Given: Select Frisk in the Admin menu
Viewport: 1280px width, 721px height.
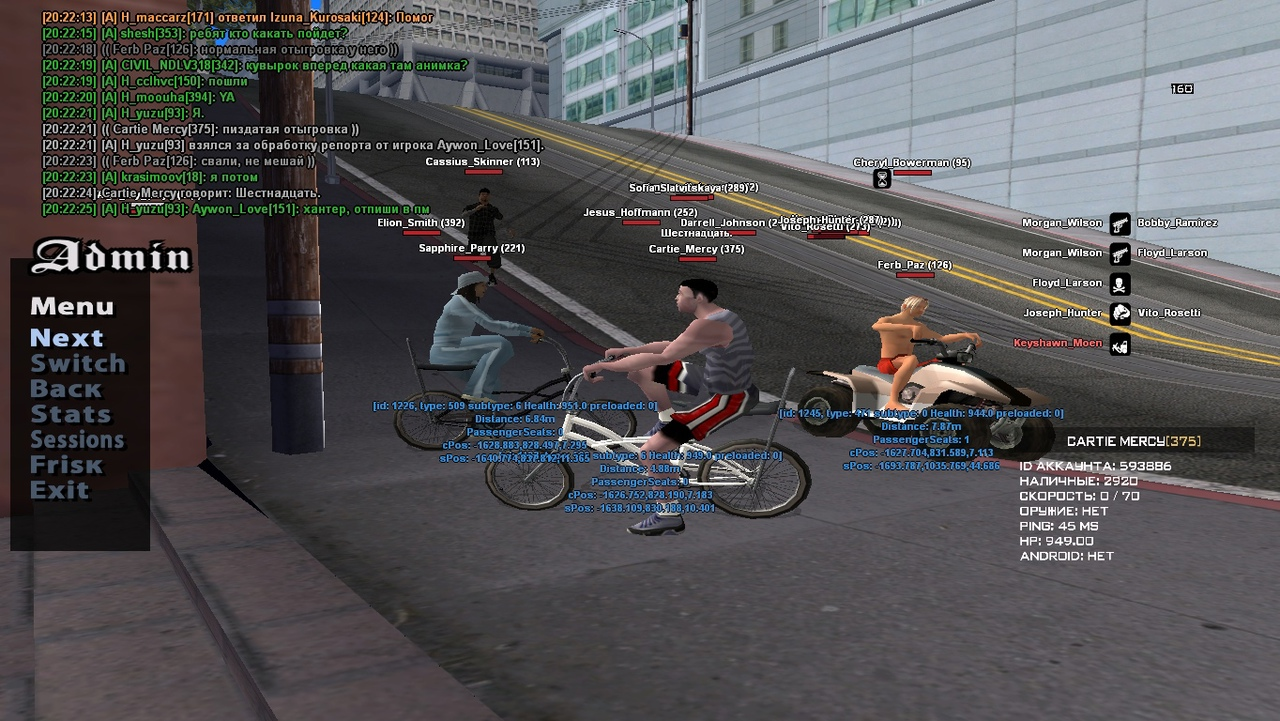Looking at the screenshot, I should click(x=66, y=465).
